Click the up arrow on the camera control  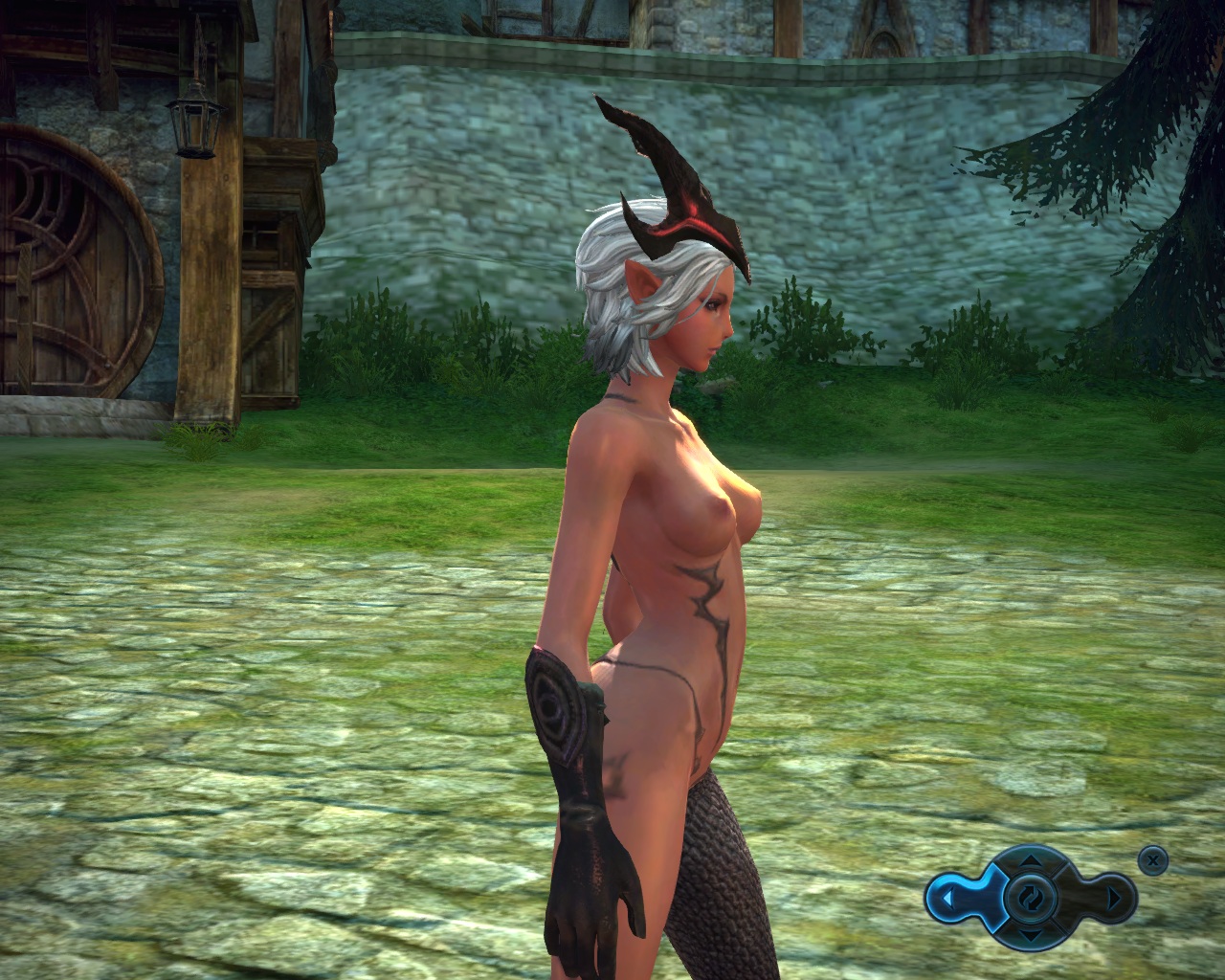click(x=1029, y=862)
